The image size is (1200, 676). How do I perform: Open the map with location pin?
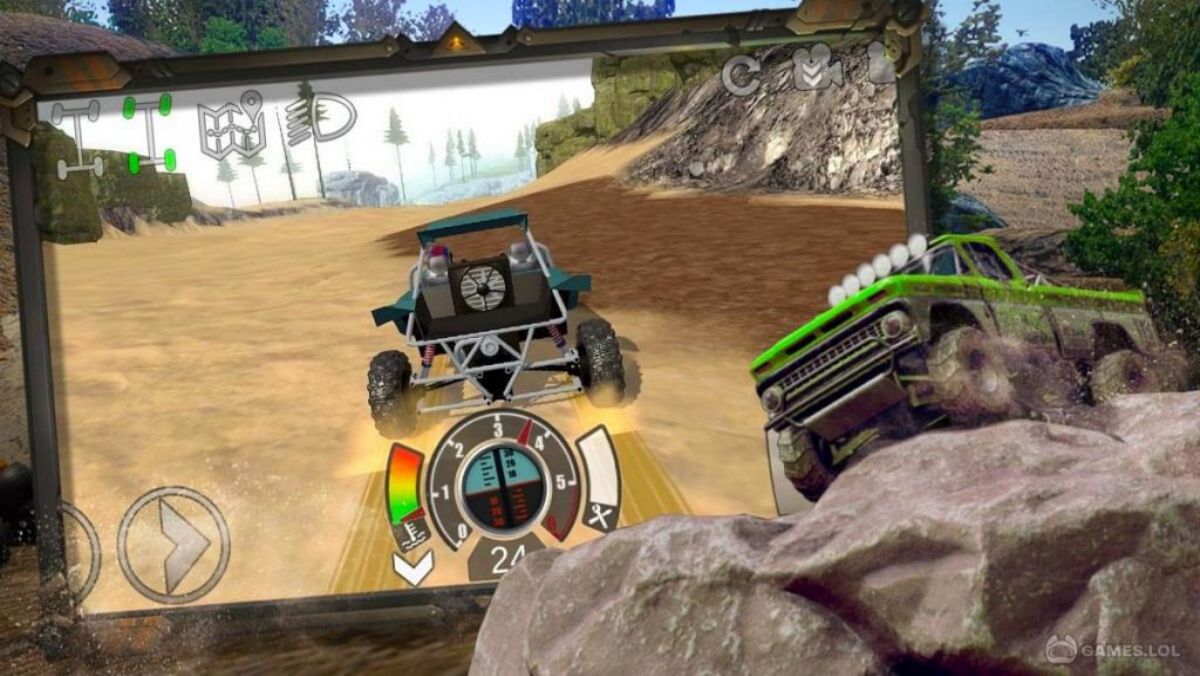231,126
